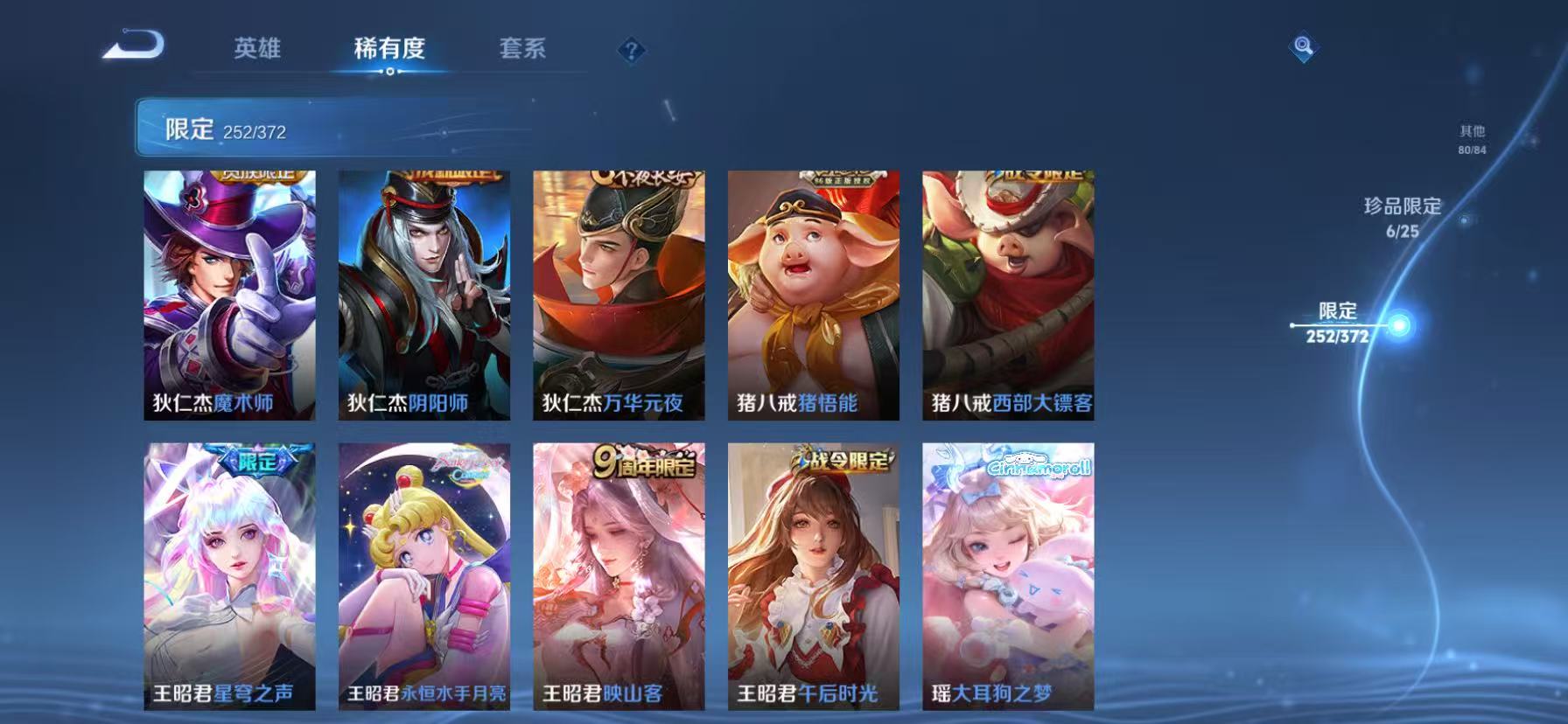
Task: Switch to the 套系 tab
Action: [x=522, y=50]
